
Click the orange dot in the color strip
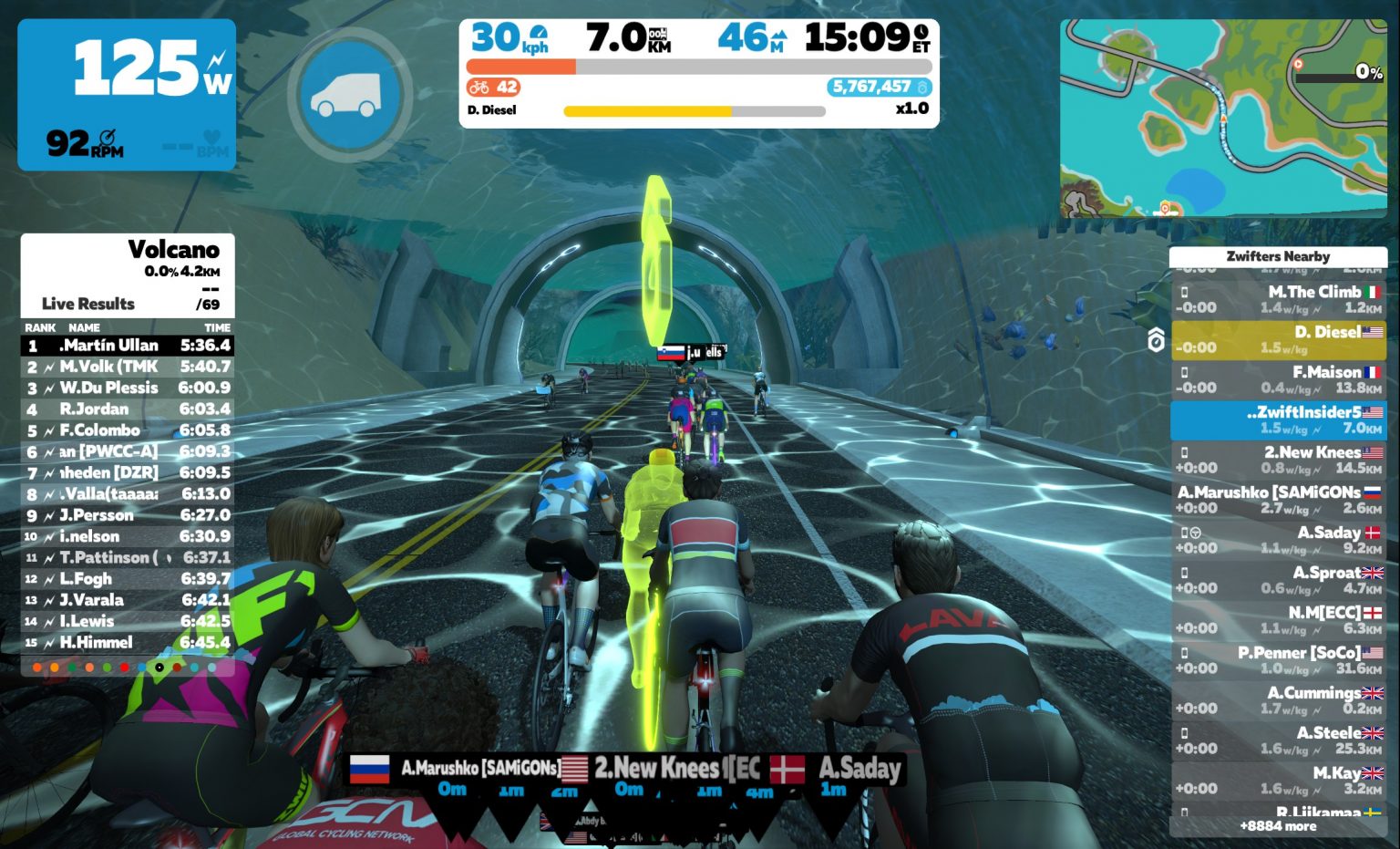pos(36,668)
